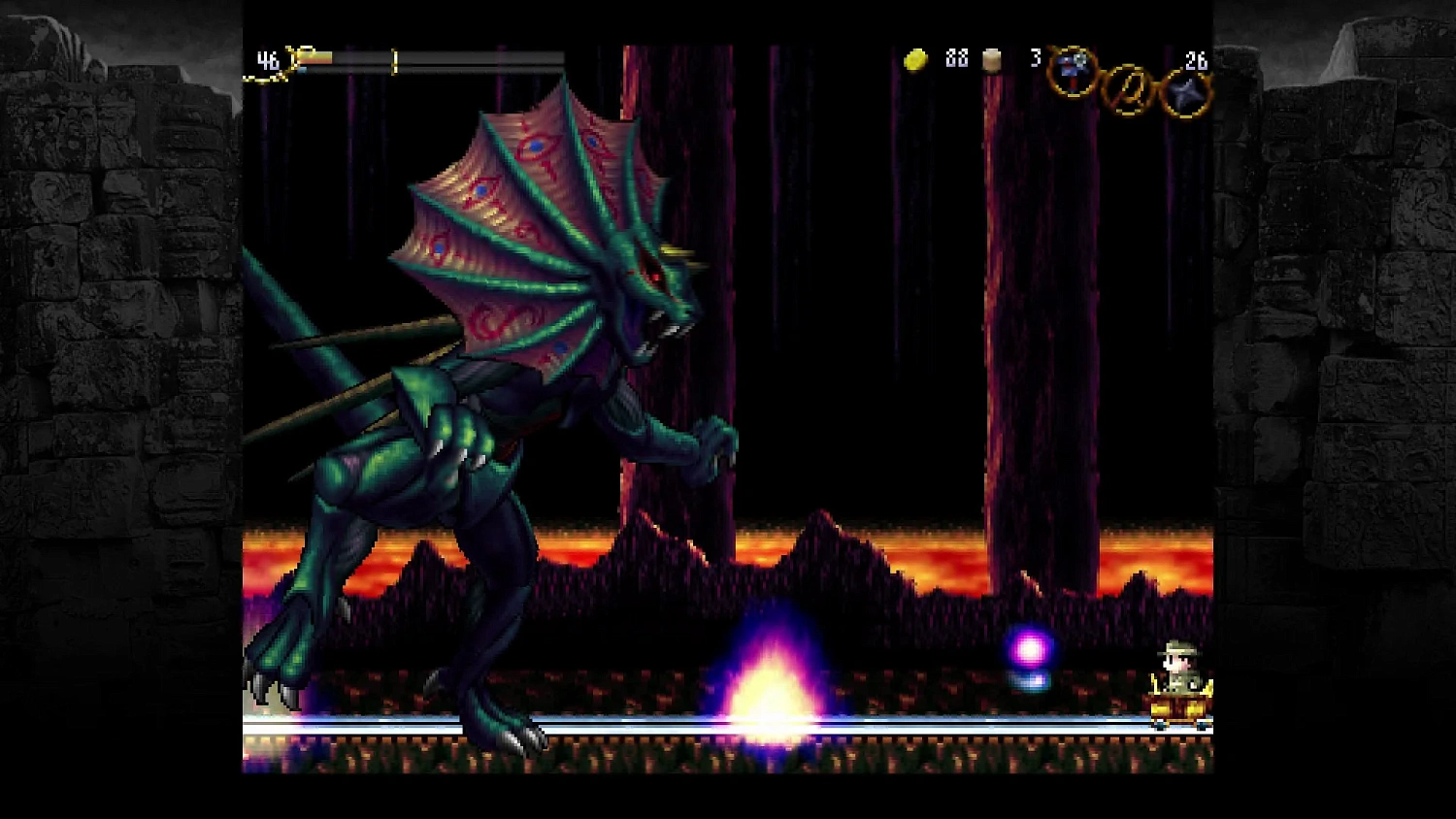Toggle the boss's glowing red eye
1456x819 pixels.
655,276
